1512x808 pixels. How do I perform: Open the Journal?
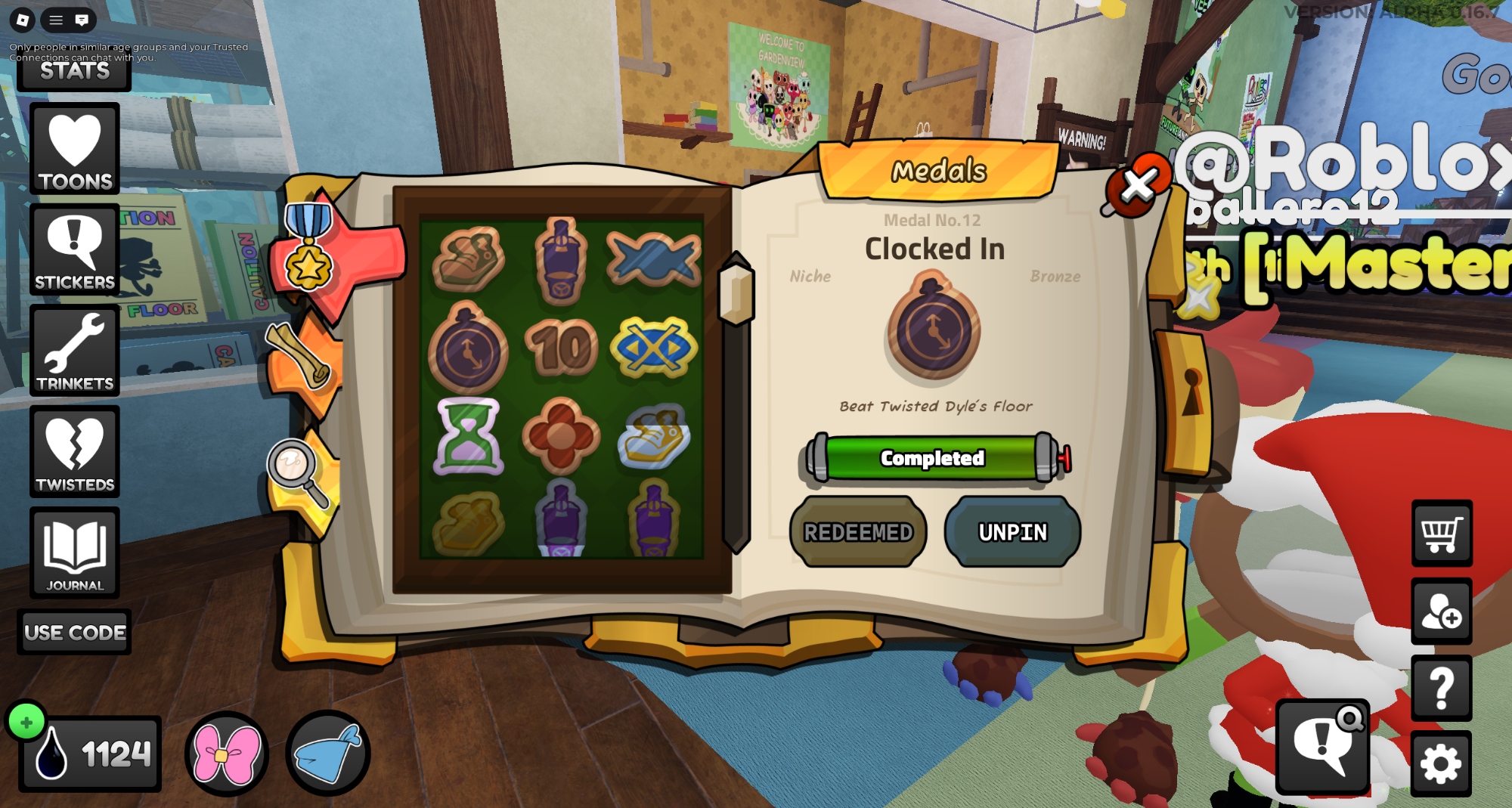(75, 553)
